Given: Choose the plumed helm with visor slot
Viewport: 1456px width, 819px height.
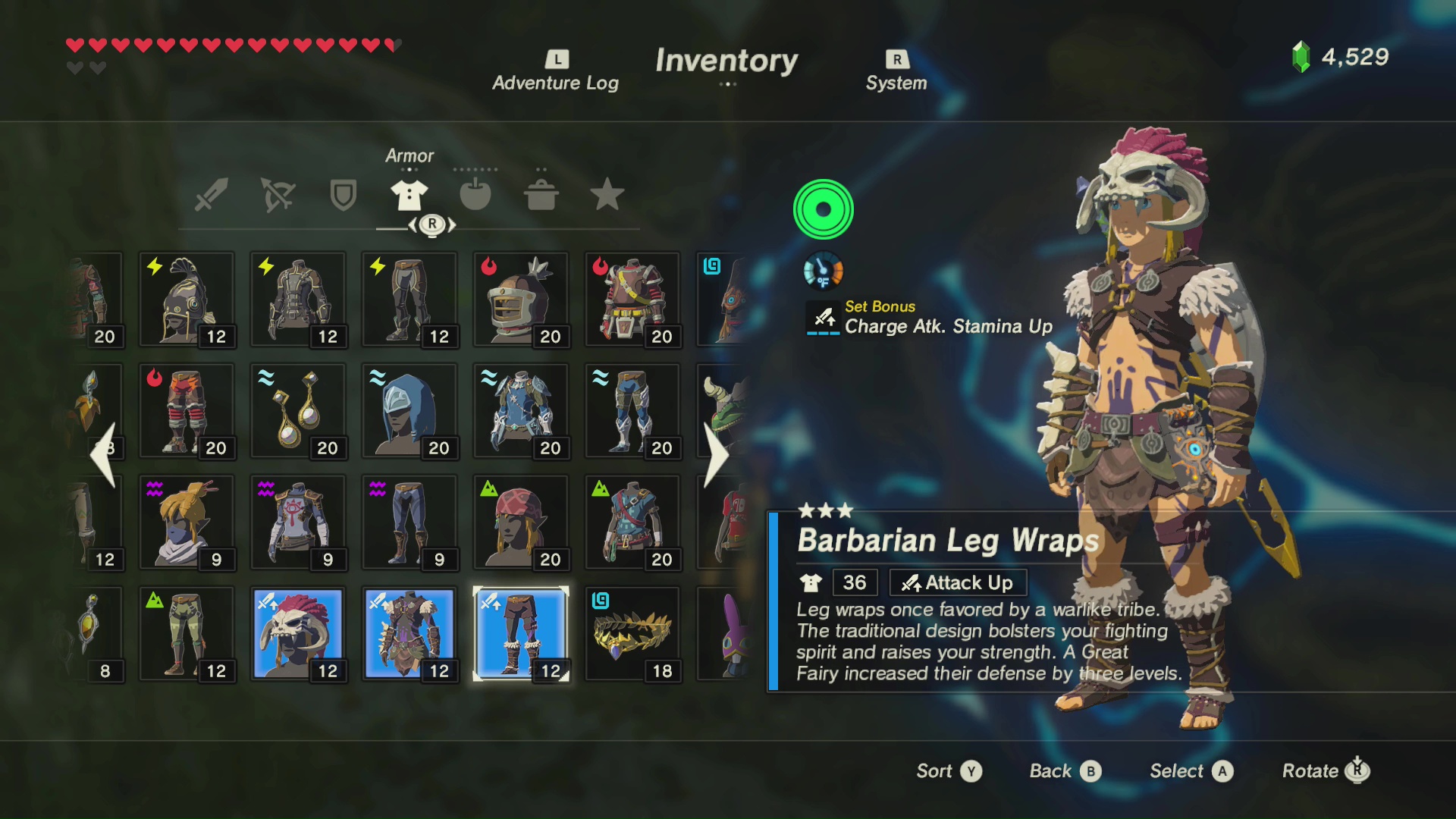Looking at the screenshot, I should [521, 300].
